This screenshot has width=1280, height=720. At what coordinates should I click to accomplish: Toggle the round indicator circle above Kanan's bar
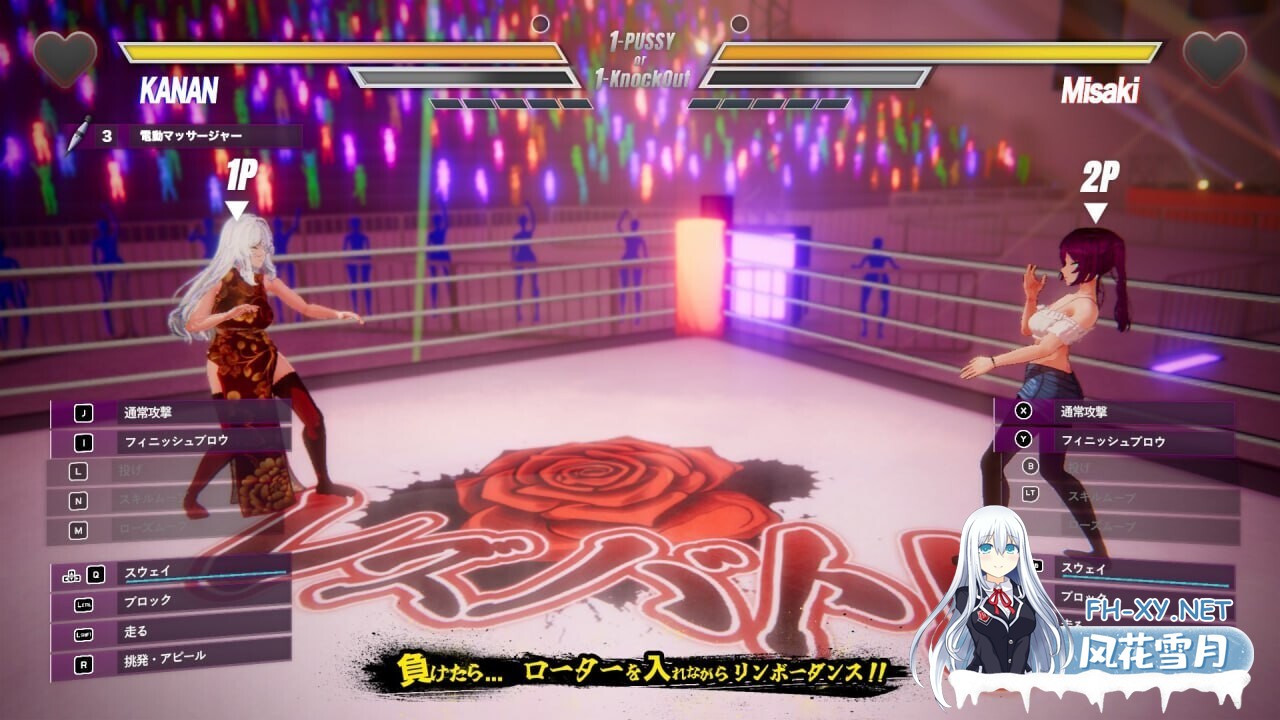tap(541, 22)
